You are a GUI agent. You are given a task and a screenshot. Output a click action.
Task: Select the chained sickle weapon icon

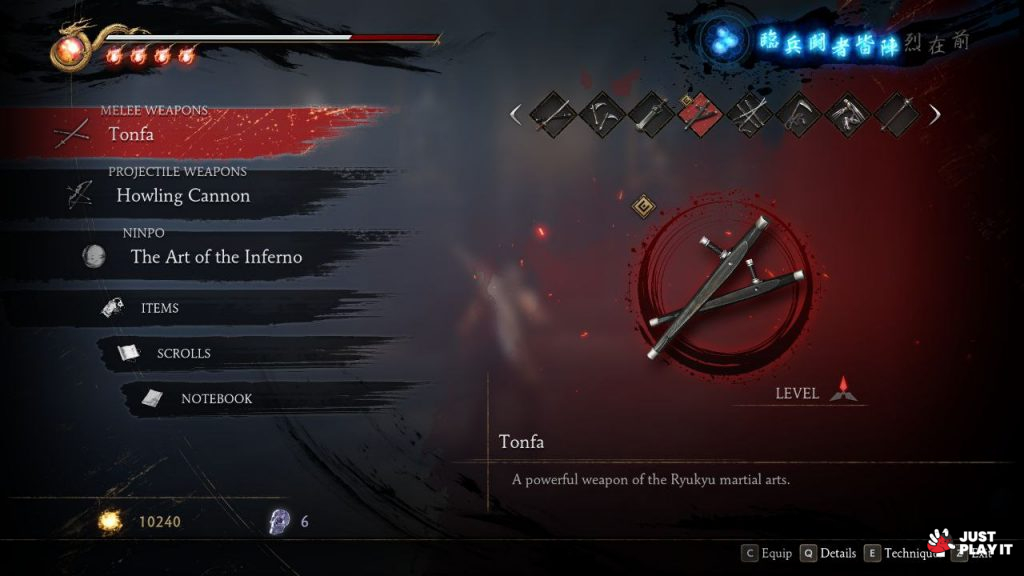[798, 114]
